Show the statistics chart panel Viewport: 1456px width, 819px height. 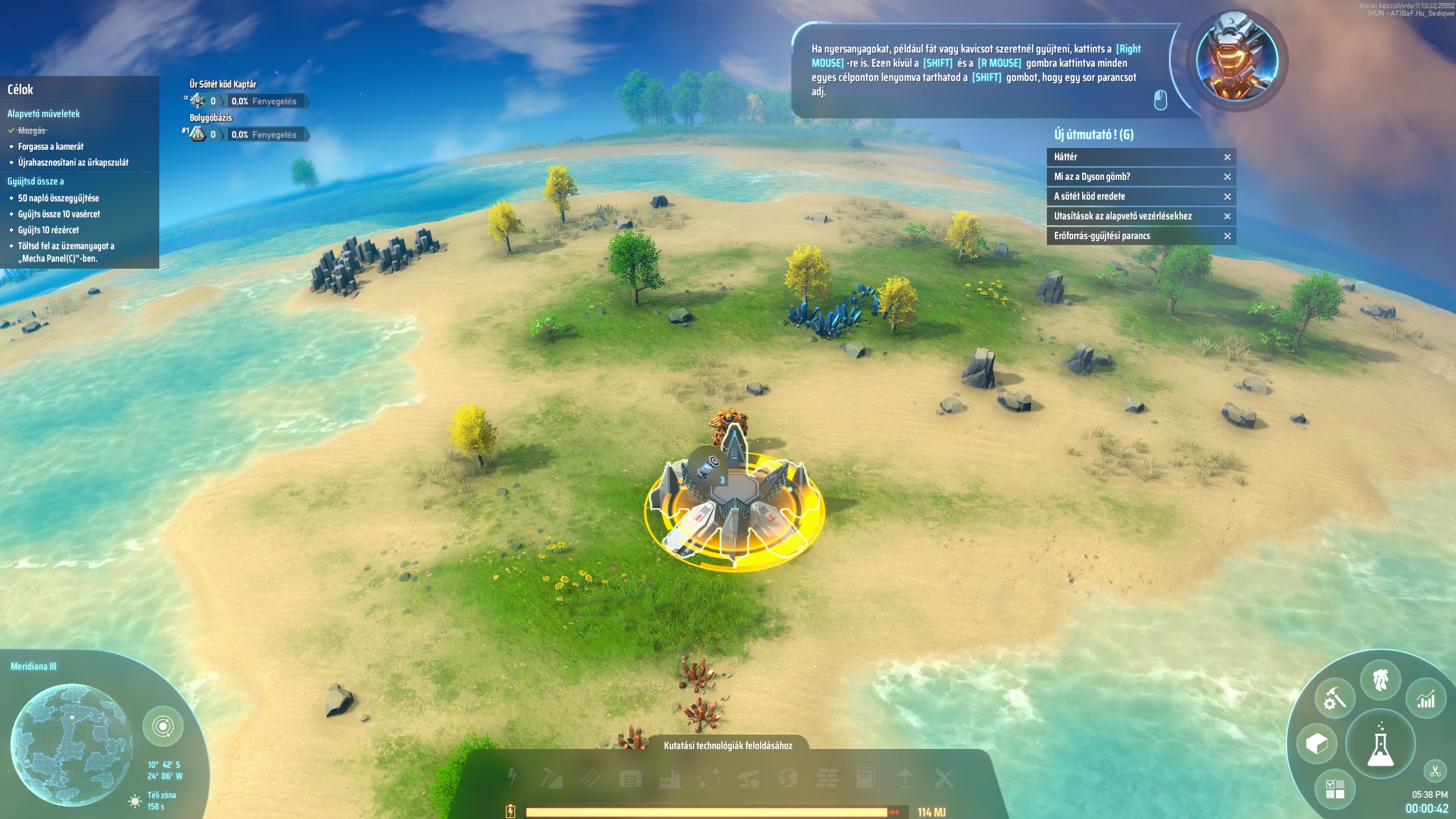[1425, 699]
